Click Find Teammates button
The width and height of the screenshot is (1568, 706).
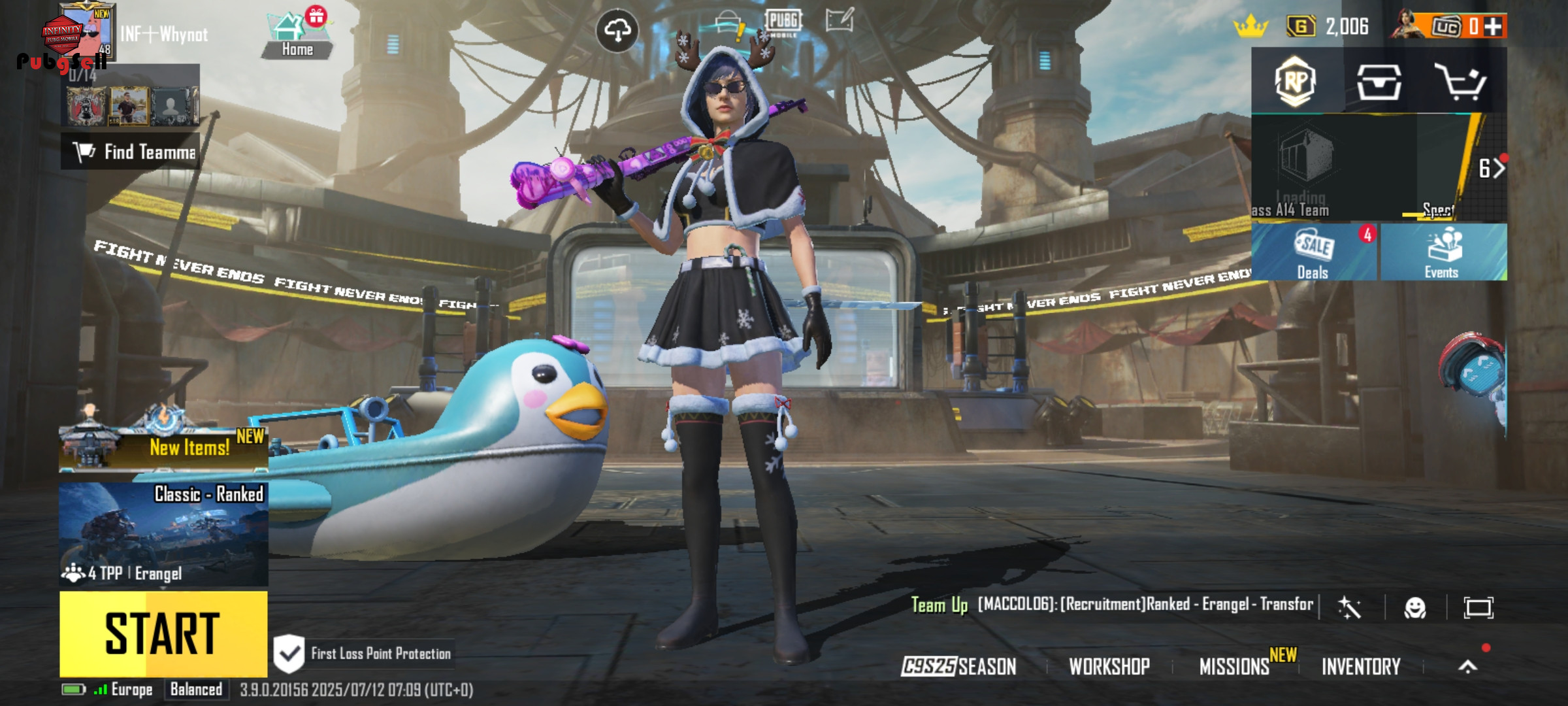(131, 152)
